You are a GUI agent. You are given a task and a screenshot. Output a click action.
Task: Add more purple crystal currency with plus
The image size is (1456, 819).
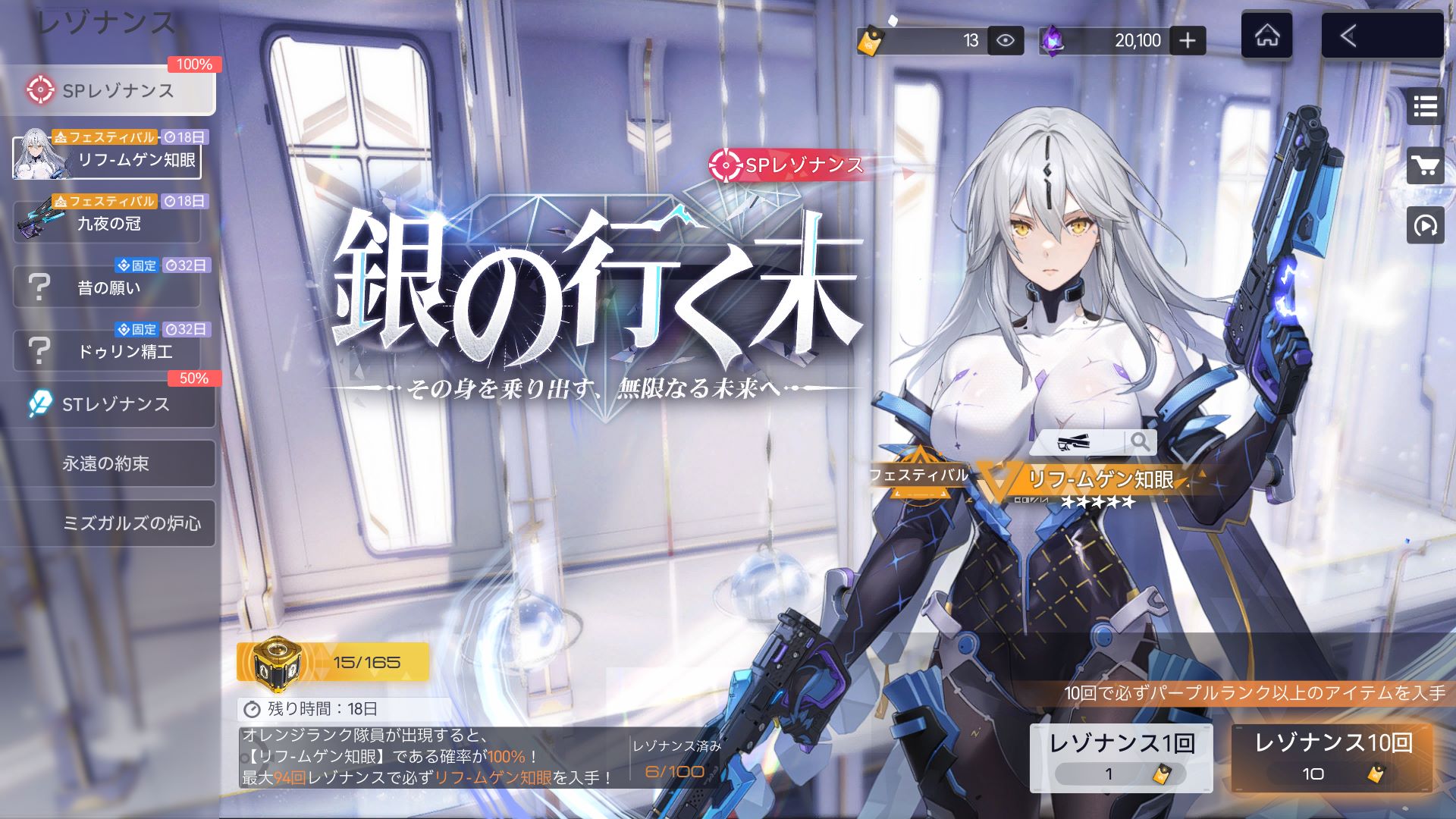tap(1188, 40)
